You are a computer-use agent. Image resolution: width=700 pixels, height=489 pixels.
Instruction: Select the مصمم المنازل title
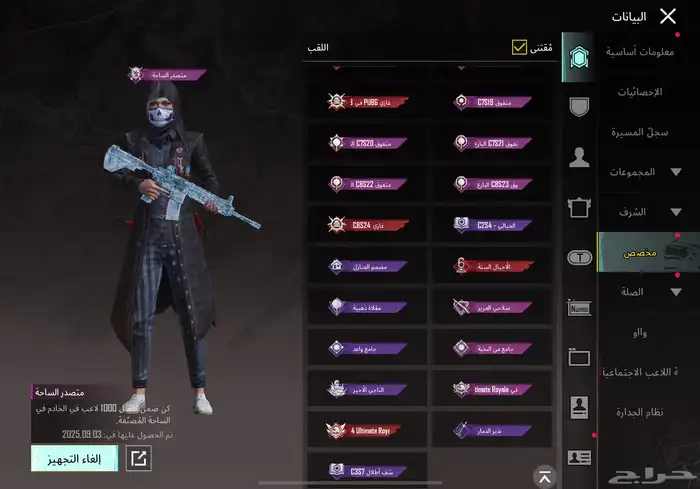coord(367,266)
